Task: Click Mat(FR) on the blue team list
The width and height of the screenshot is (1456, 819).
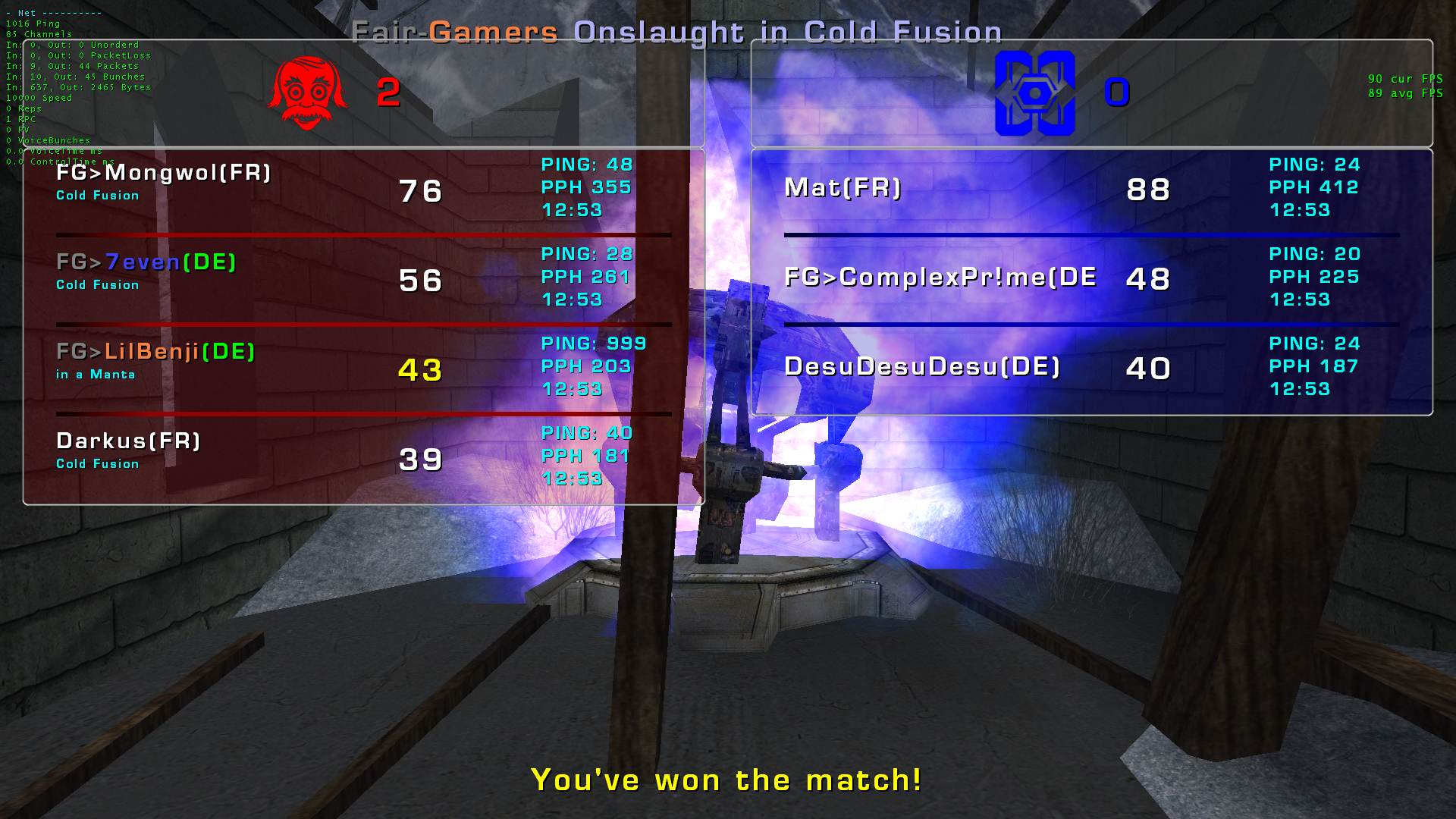Action: [843, 188]
